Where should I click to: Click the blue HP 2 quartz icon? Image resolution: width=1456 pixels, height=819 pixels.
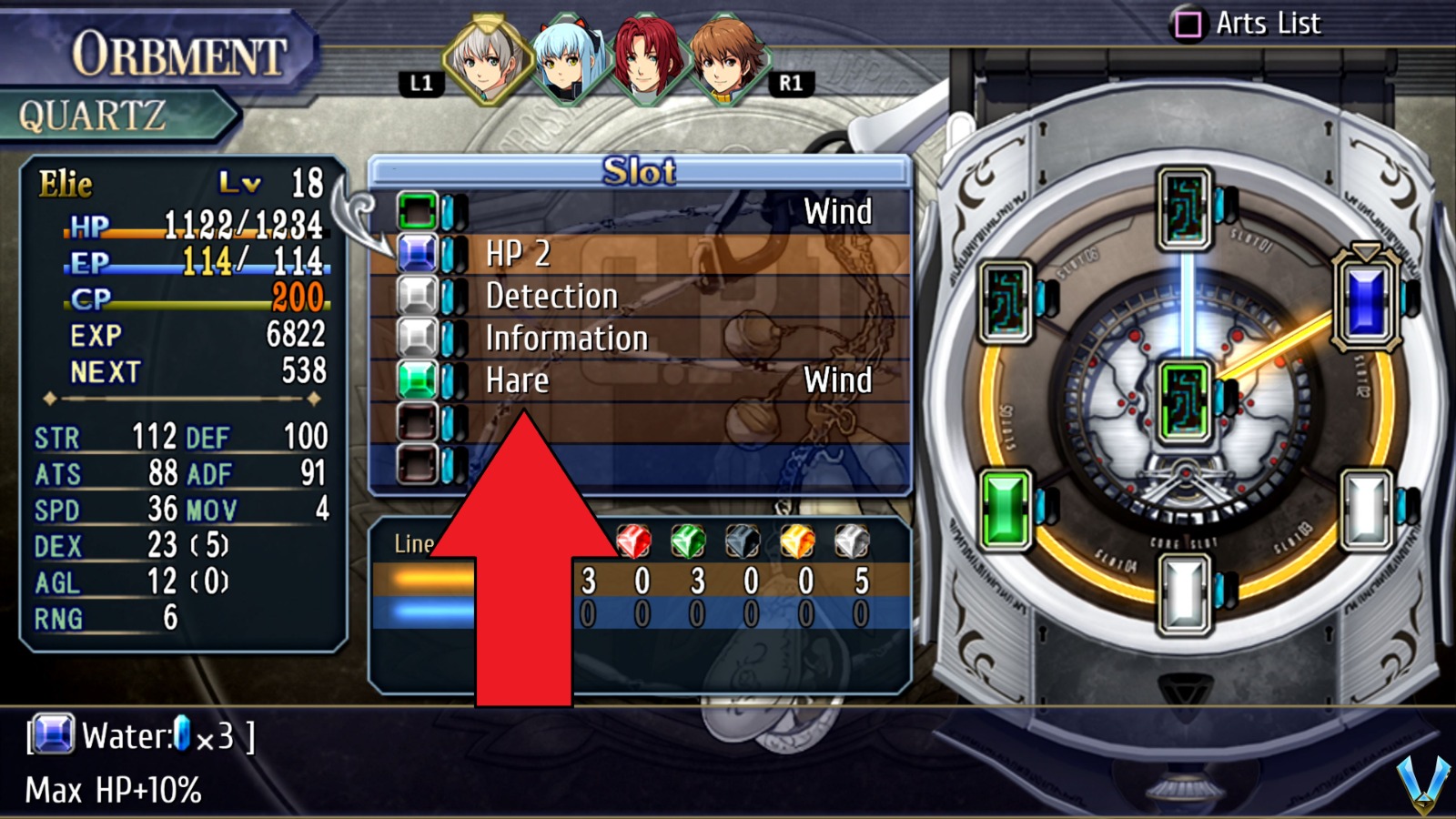pyautogui.click(x=418, y=254)
